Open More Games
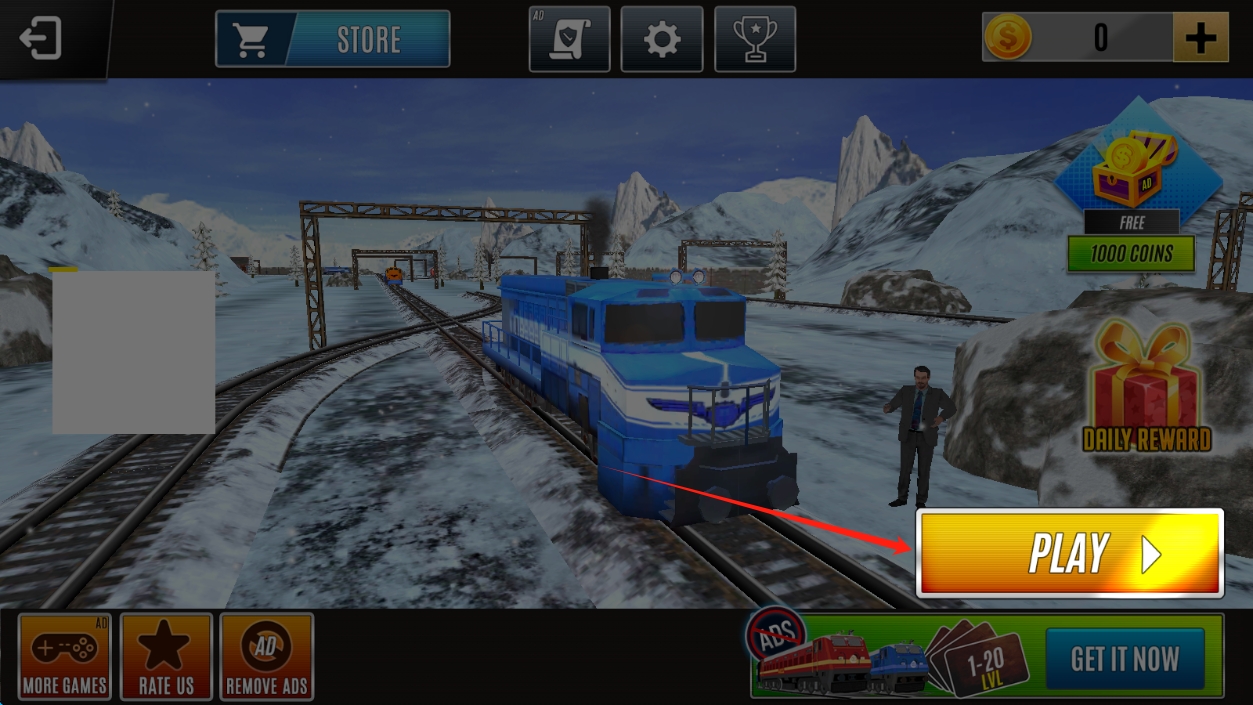1253x705 pixels. click(65, 656)
